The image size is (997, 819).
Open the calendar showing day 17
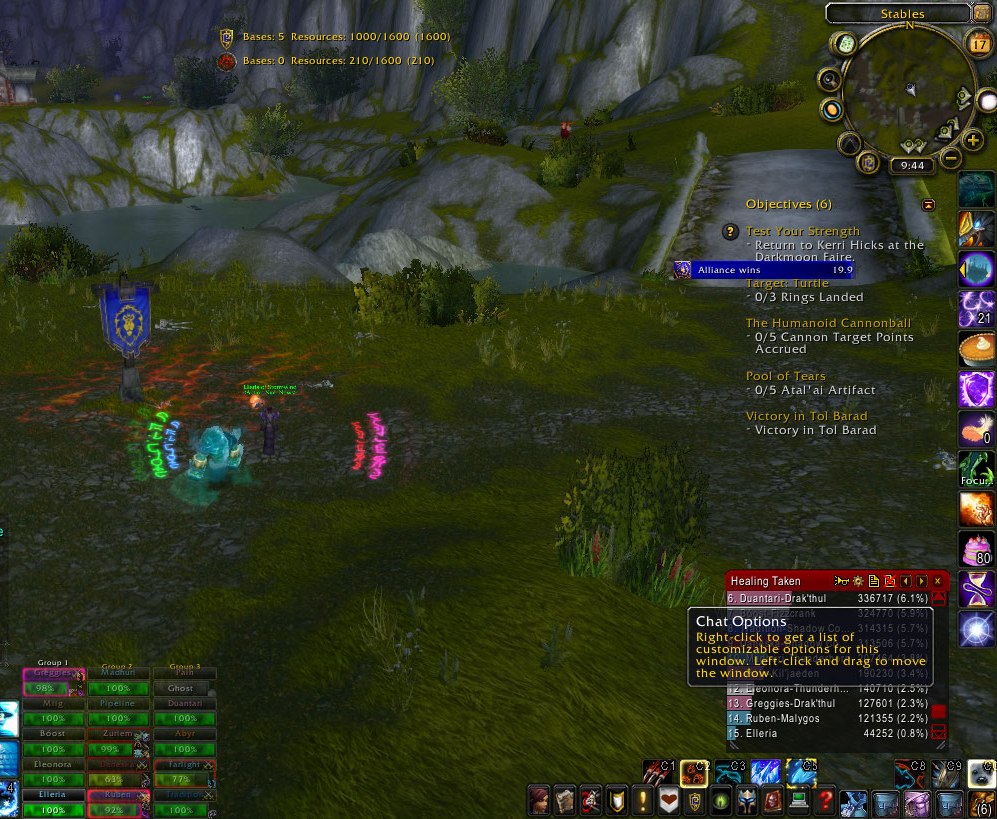point(980,43)
